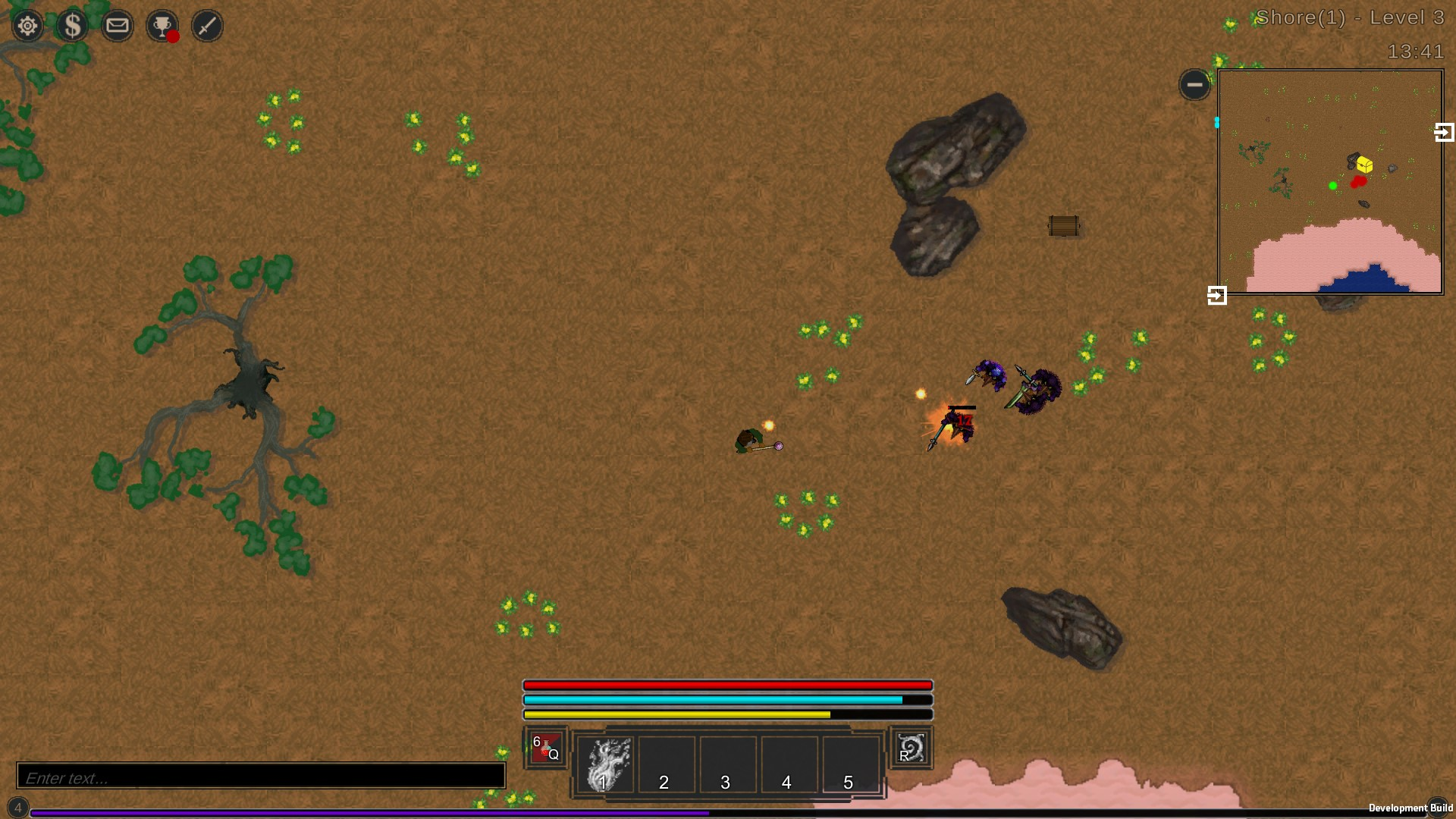Open the envelope mail icon
Viewport: 1456px width, 819px height.
click(x=118, y=26)
